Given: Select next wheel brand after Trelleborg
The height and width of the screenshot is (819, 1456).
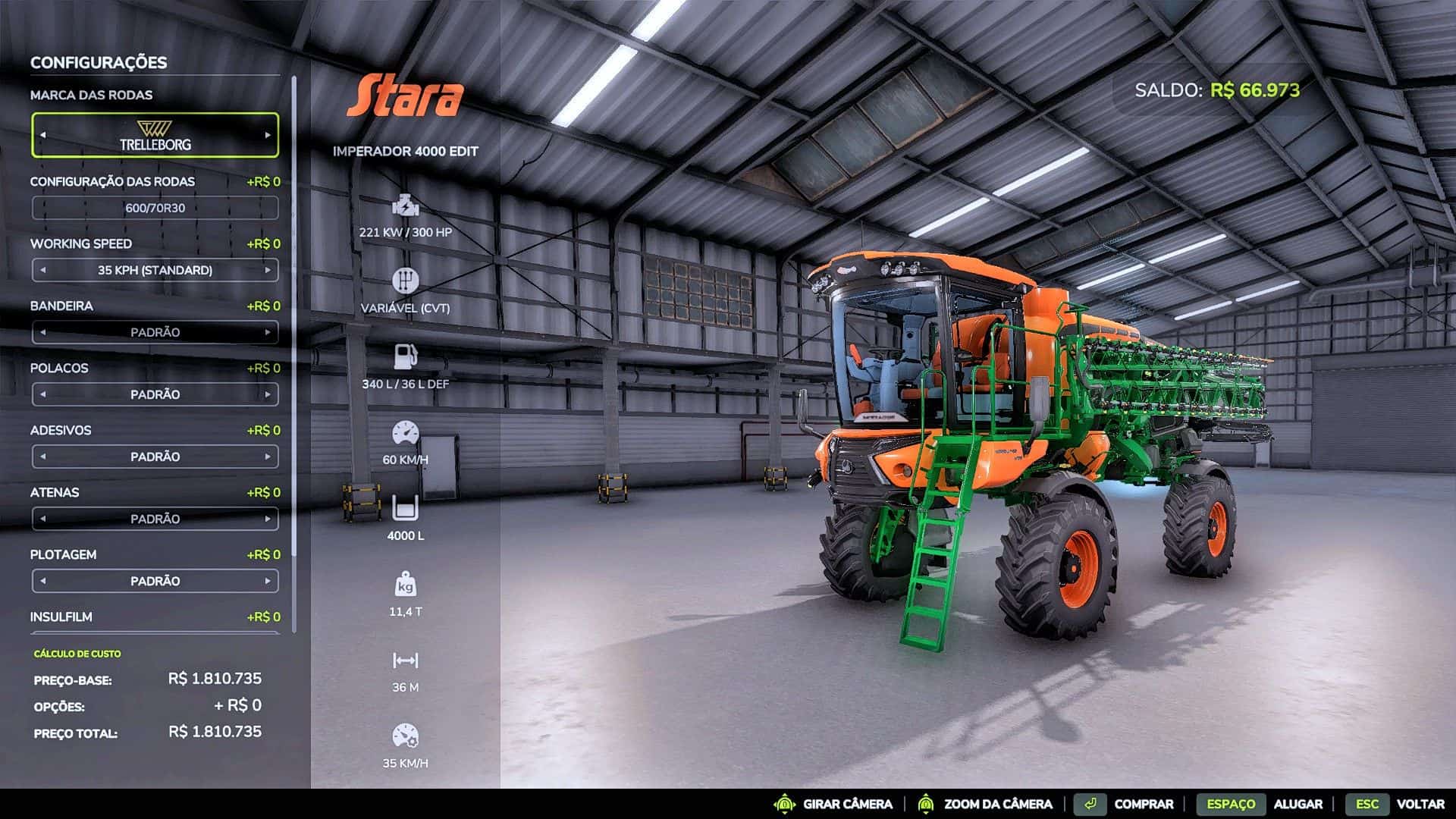Looking at the screenshot, I should [x=268, y=135].
